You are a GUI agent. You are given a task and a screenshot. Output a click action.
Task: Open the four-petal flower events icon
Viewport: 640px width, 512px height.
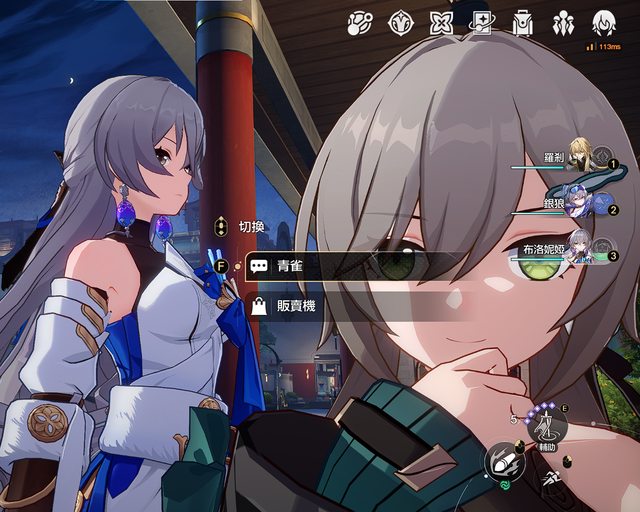[x=442, y=23]
